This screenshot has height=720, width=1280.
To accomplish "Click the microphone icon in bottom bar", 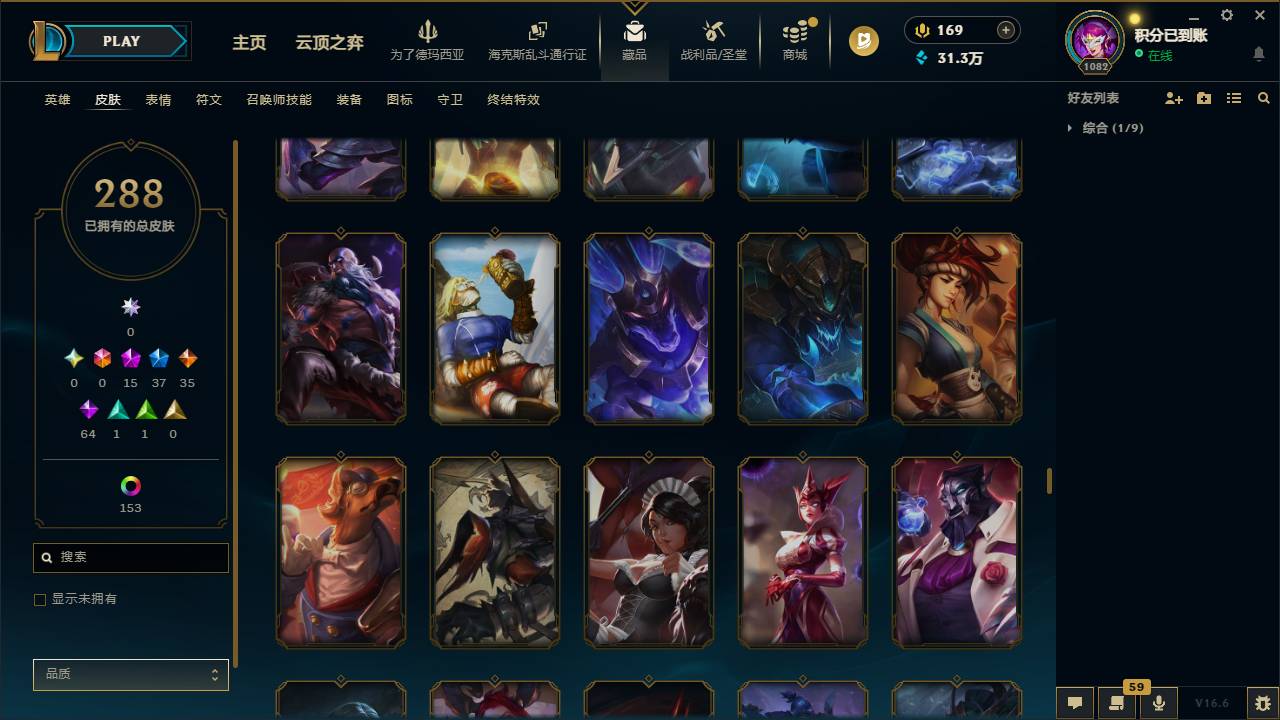I will click(1158, 702).
